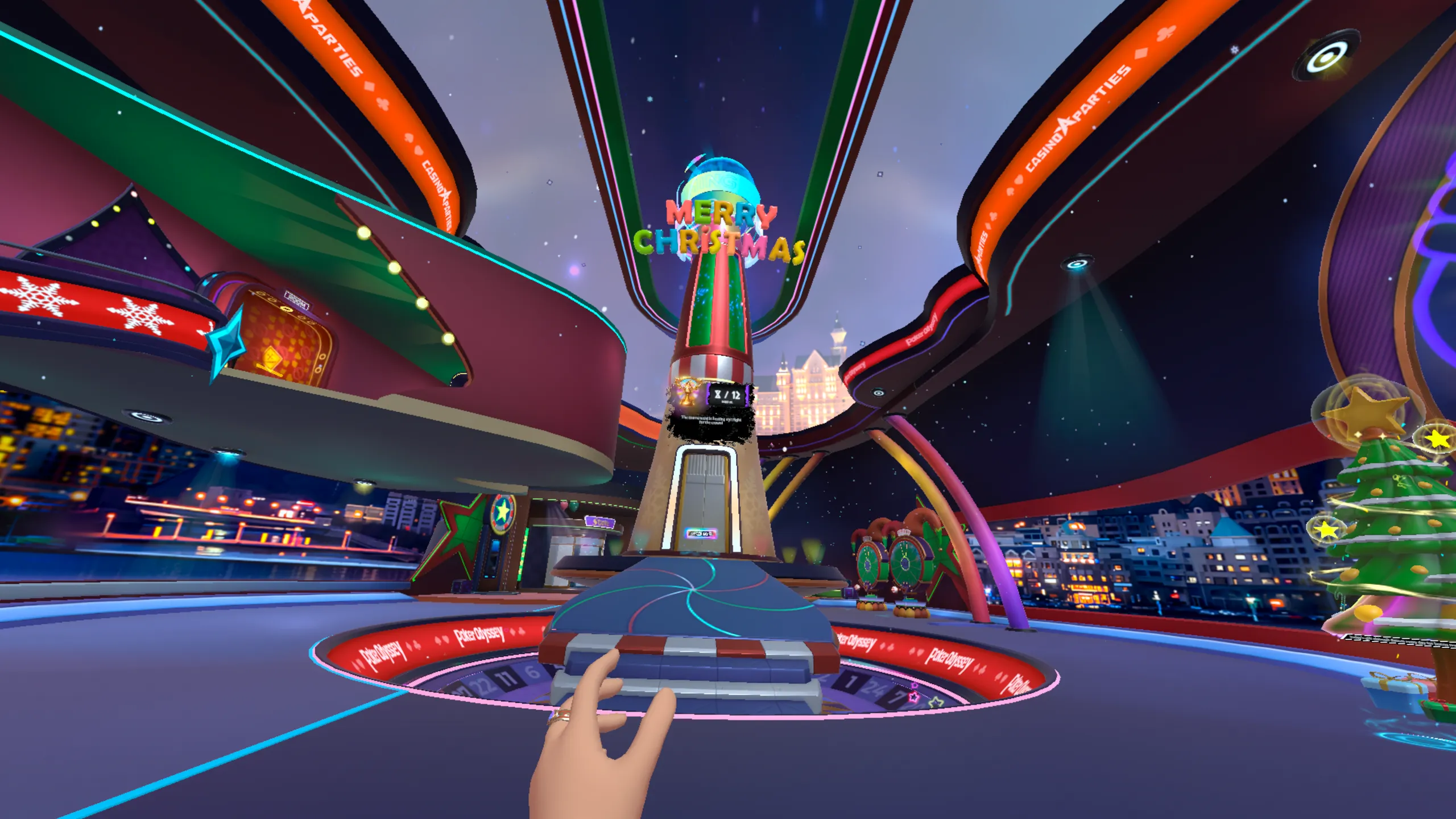The image size is (1456, 819).
Task: Click the rainbow-bordered button on the tower door
Action: (701, 533)
